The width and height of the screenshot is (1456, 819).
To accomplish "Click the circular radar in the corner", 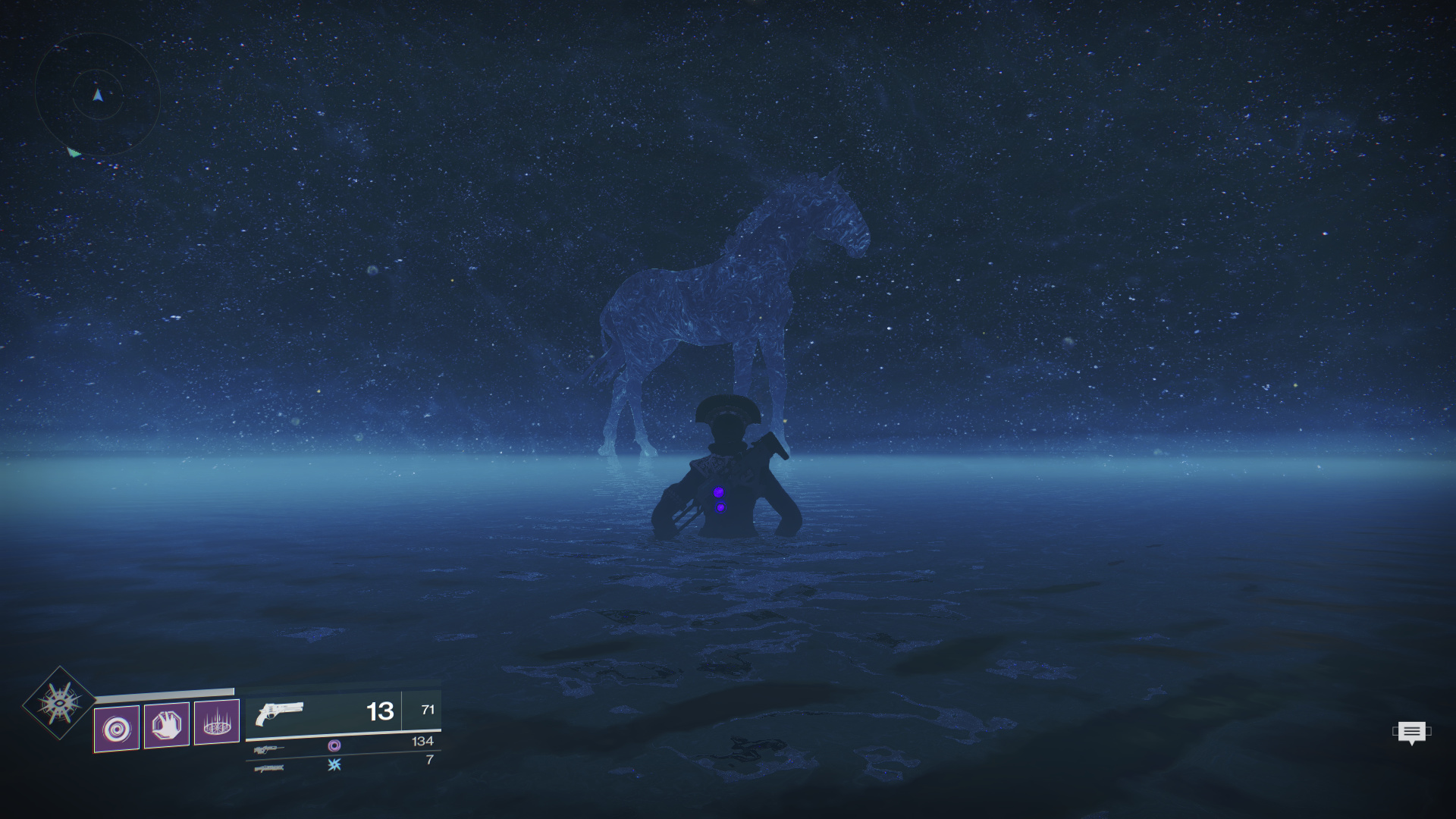I will 97,95.
